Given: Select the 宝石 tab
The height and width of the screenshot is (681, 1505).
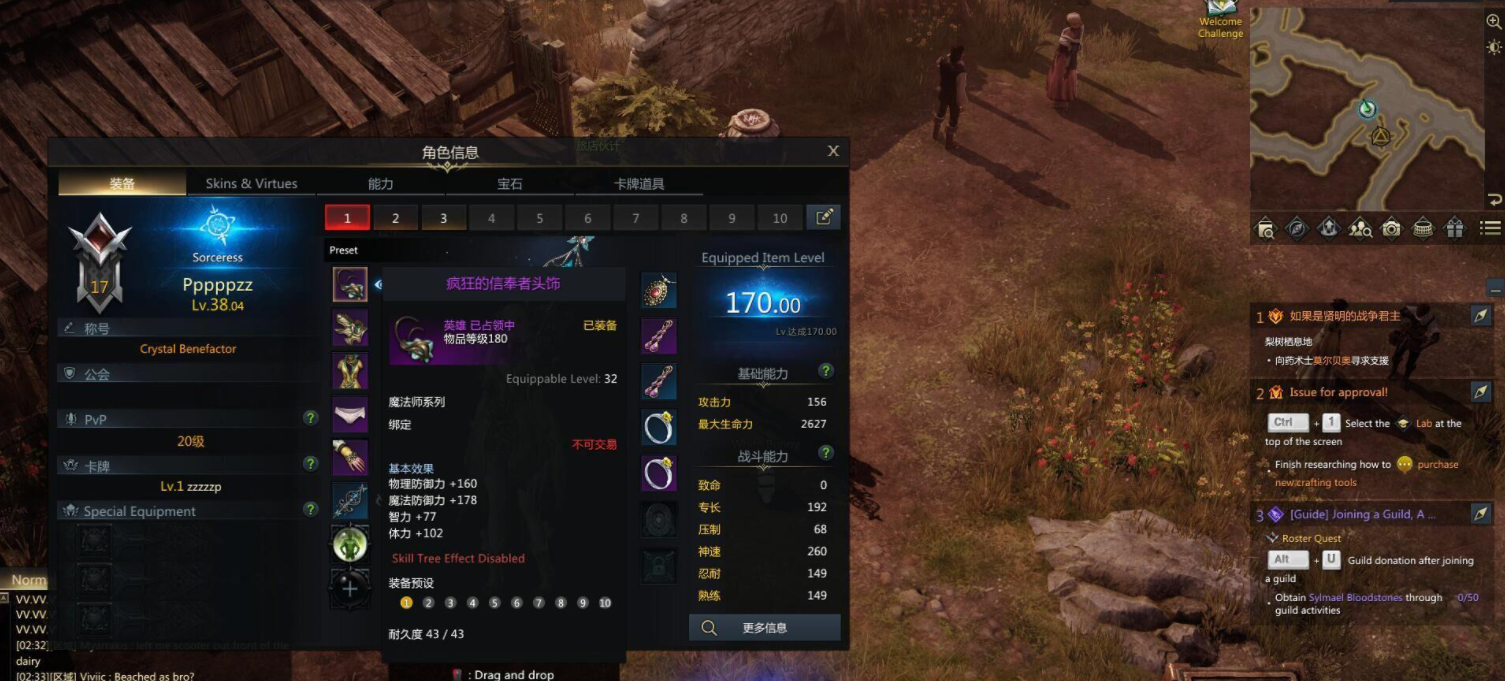Looking at the screenshot, I should pos(510,184).
